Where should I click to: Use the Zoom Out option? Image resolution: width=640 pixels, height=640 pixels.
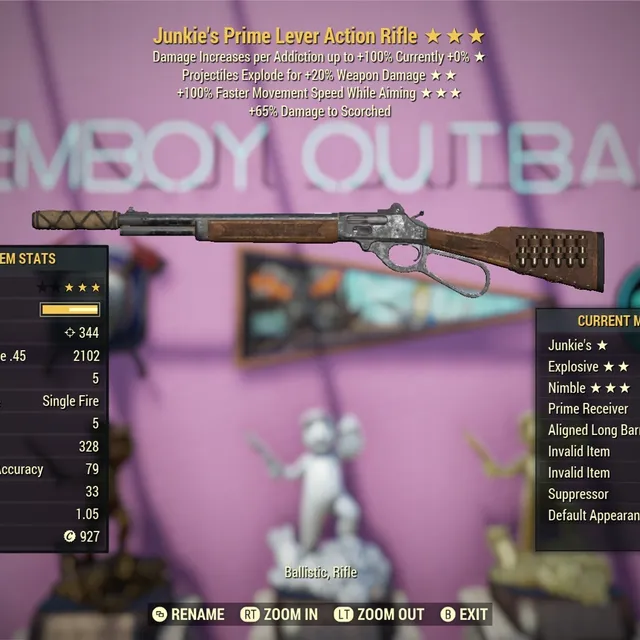381,614
